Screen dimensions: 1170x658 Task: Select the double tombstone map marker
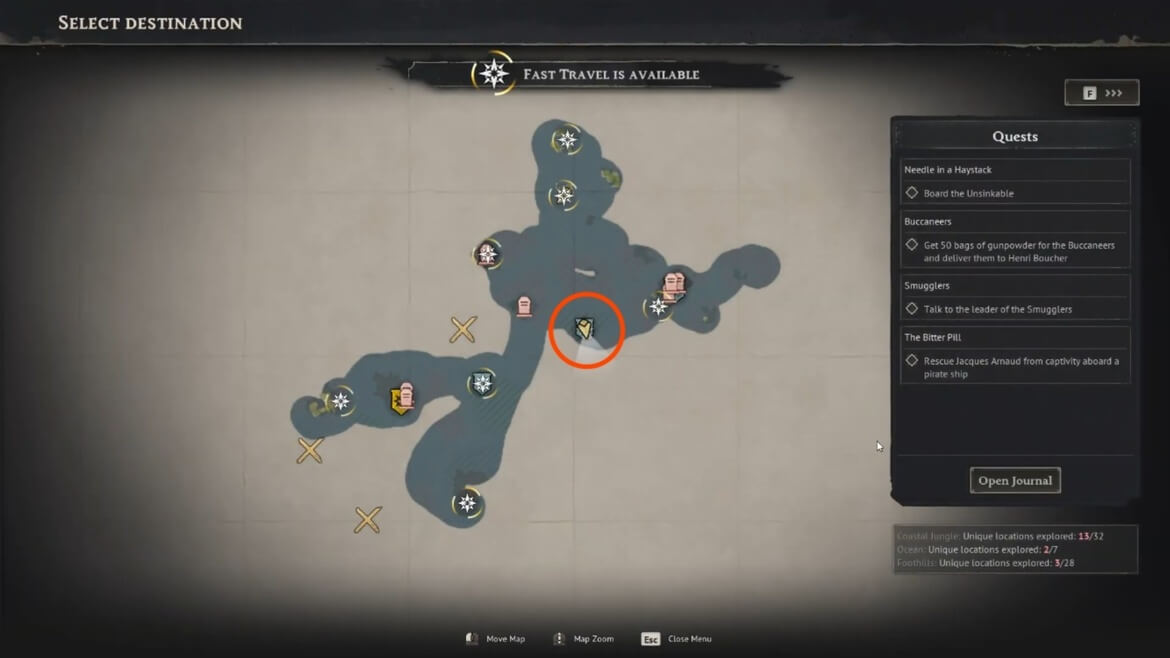click(674, 285)
